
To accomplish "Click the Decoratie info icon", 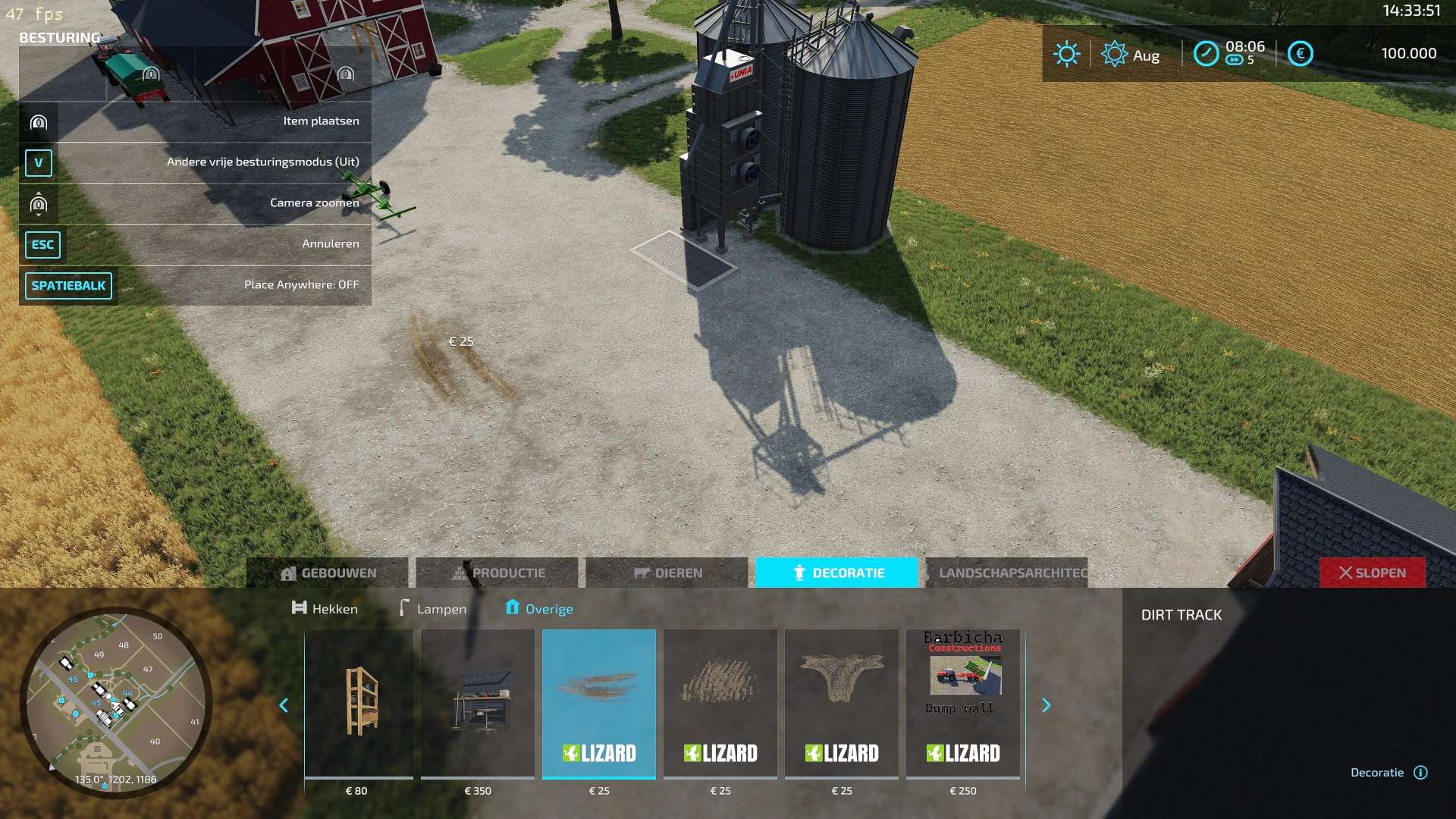I will point(1421,773).
